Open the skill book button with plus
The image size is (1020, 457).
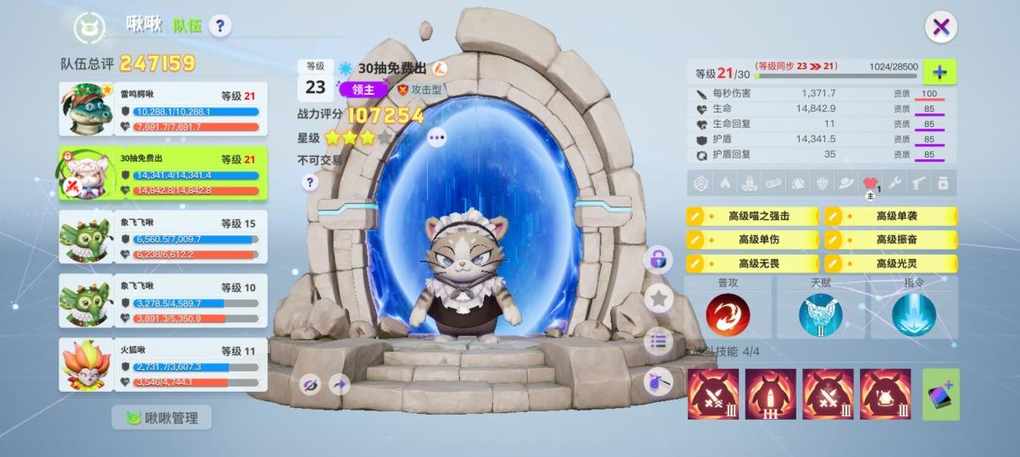coord(940,394)
